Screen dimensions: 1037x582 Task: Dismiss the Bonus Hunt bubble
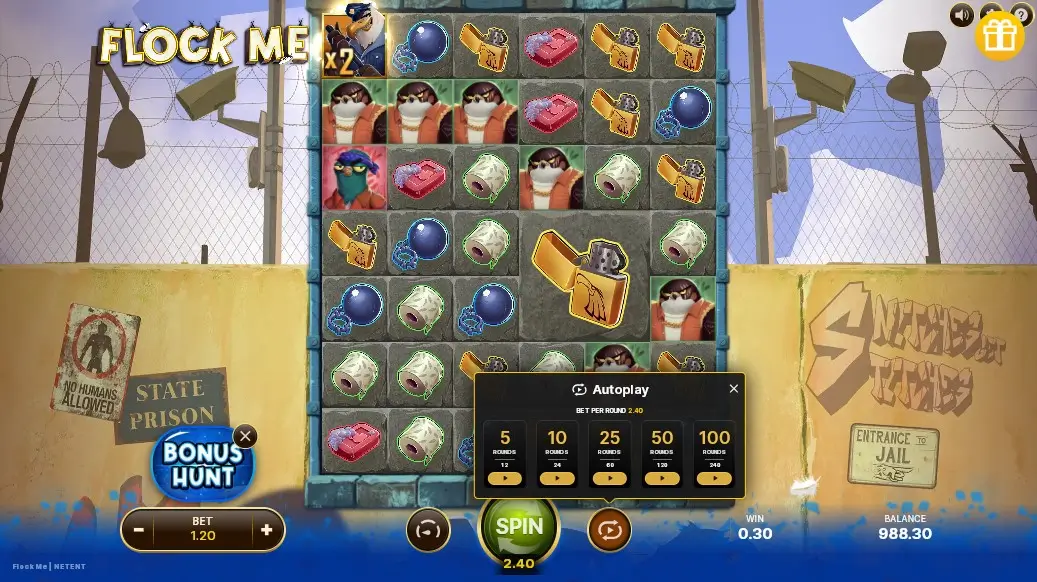point(245,436)
